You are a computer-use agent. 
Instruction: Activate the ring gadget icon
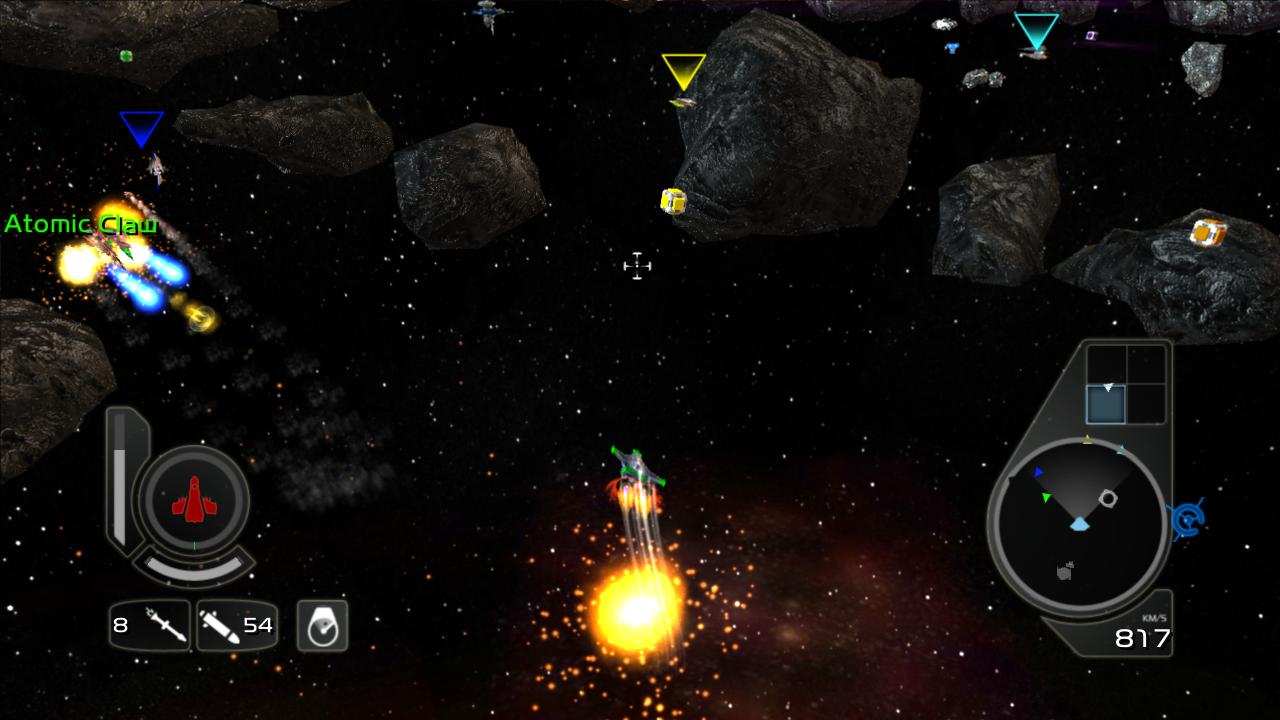[x=322, y=626]
